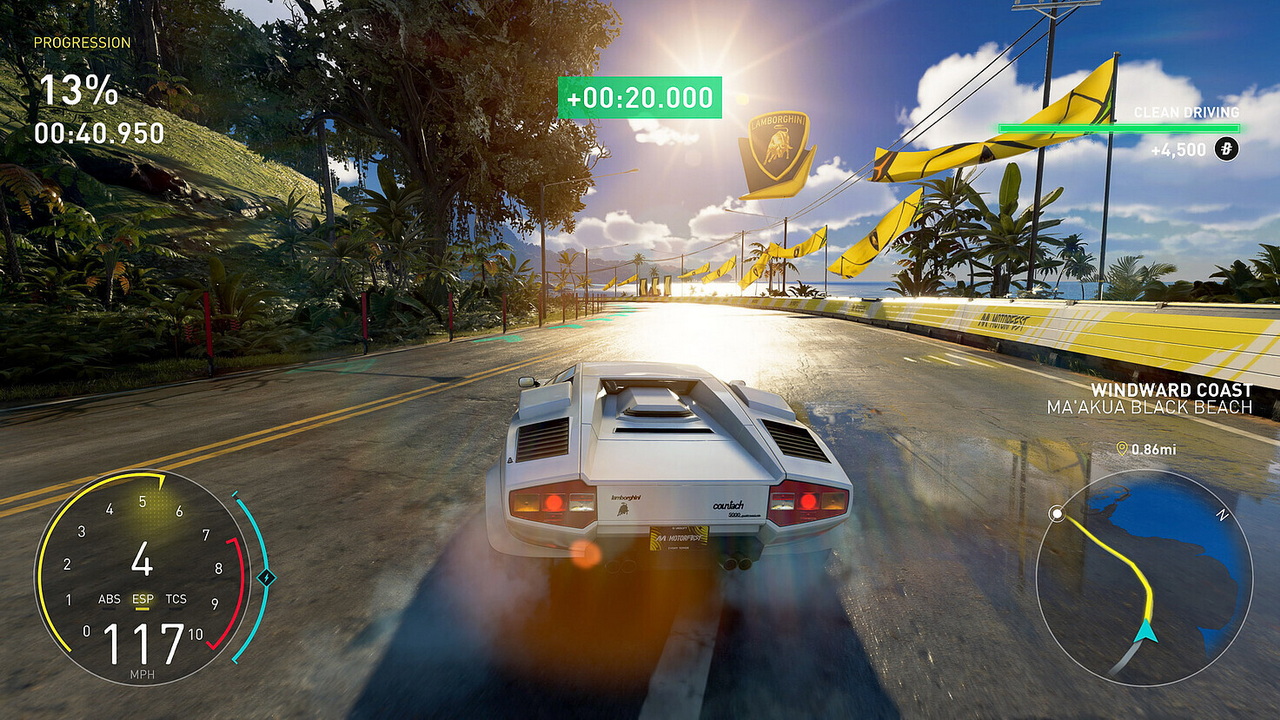Toggle the ESP indicator on speedometer
This screenshot has width=1280, height=720.
coord(143,599)
